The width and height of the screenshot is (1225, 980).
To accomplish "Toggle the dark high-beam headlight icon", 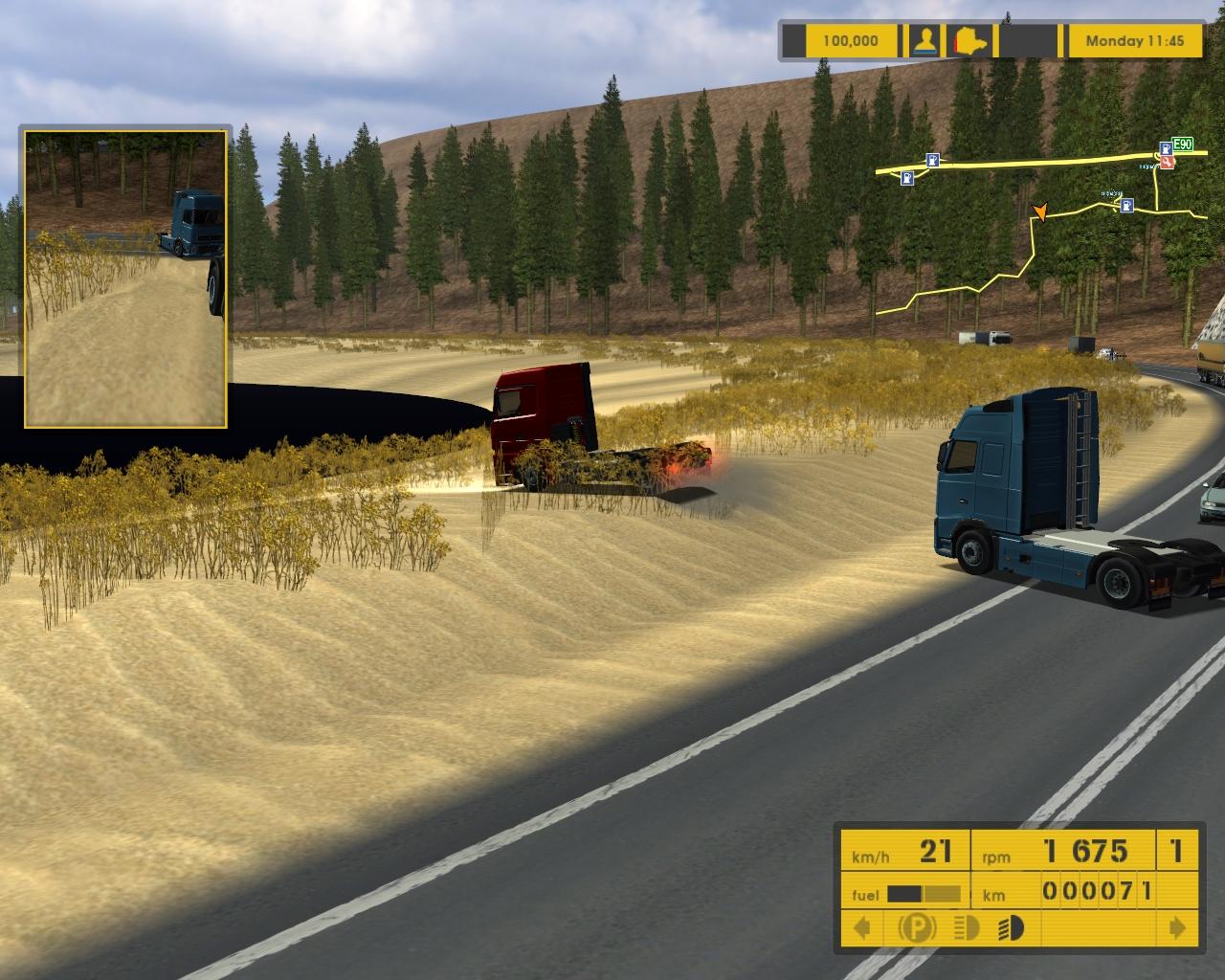I will pyautogui.click(x=1011, y=927).
